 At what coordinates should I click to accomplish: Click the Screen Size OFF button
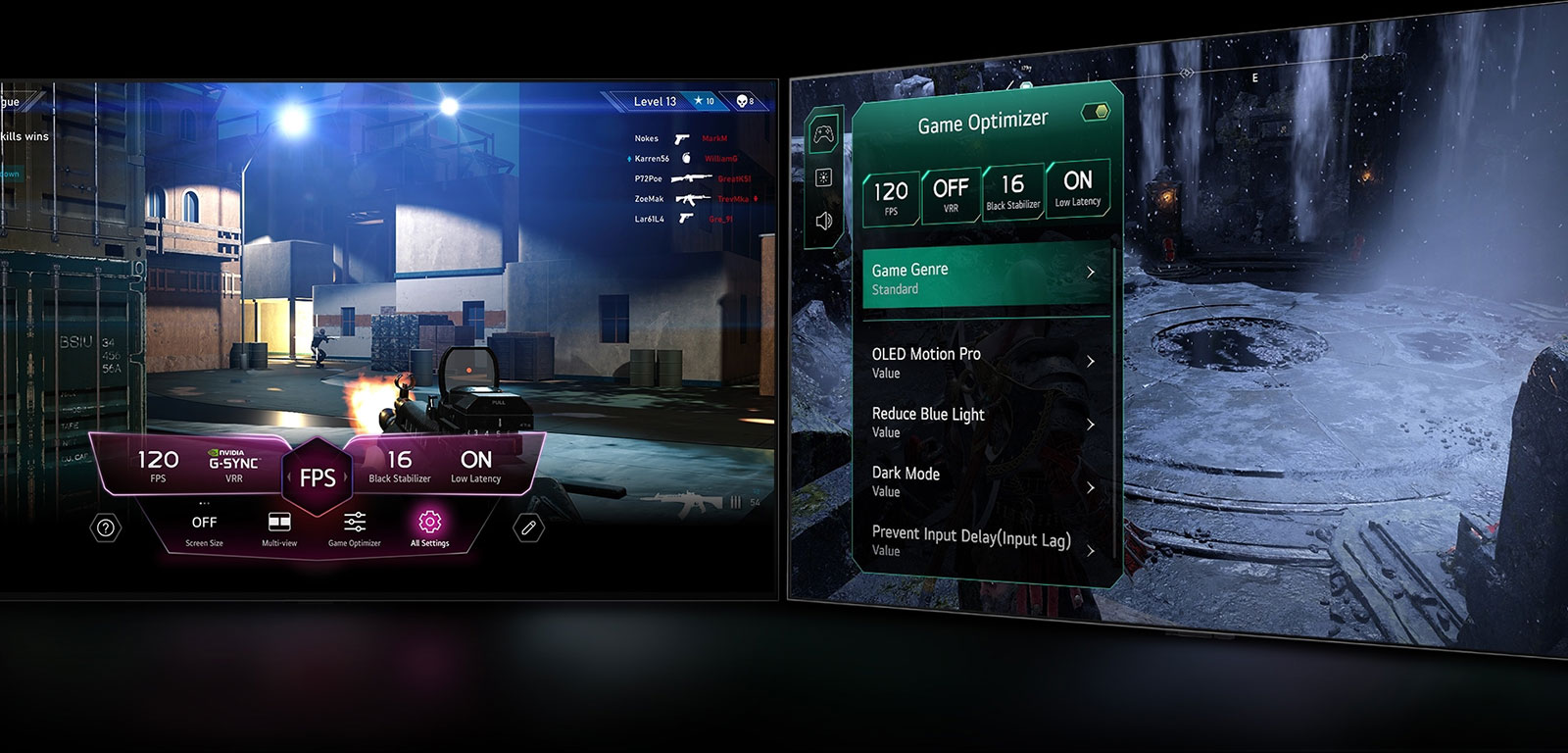coord(205,523)
